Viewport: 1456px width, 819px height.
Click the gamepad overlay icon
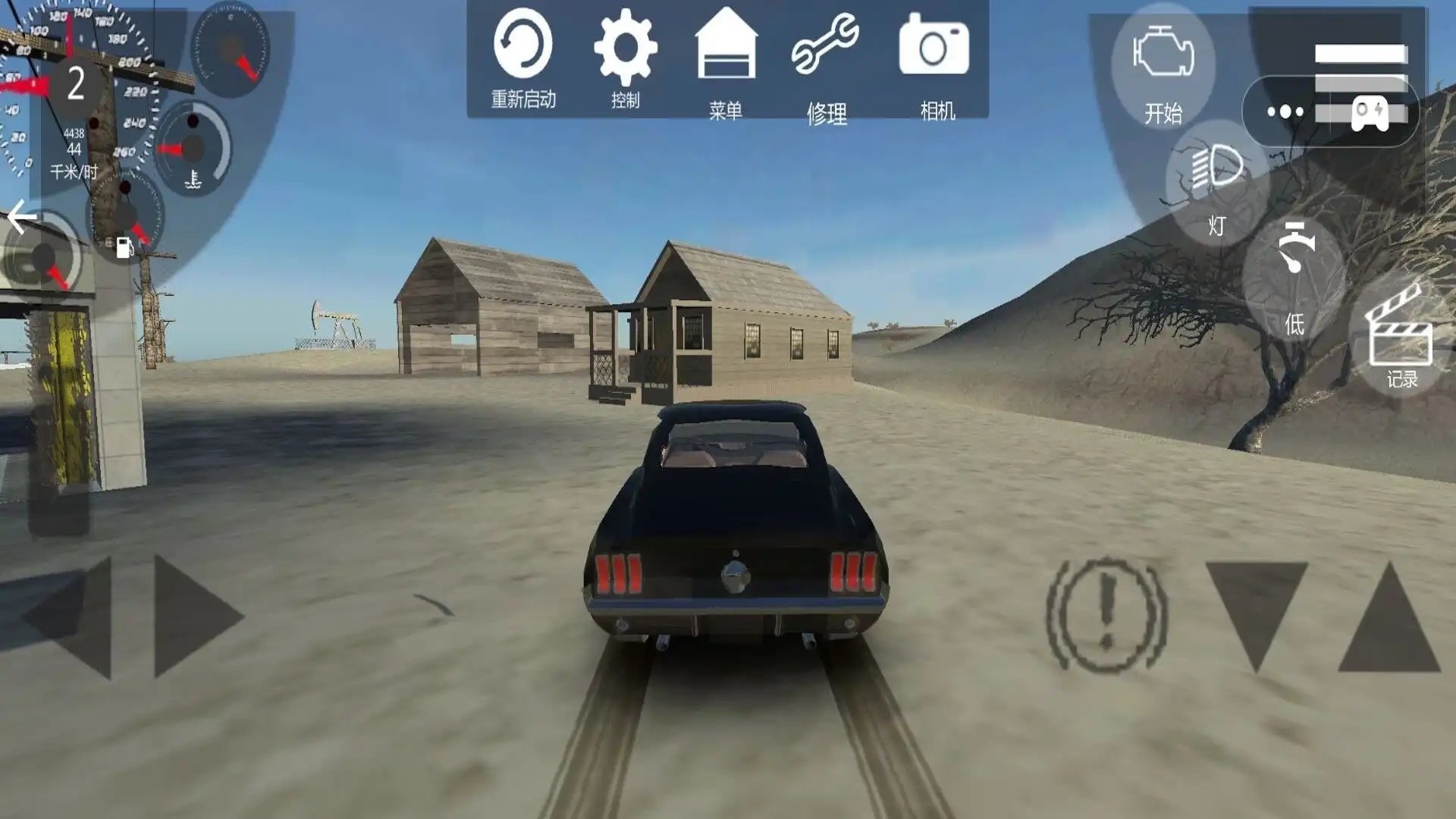click(1370, 112)
